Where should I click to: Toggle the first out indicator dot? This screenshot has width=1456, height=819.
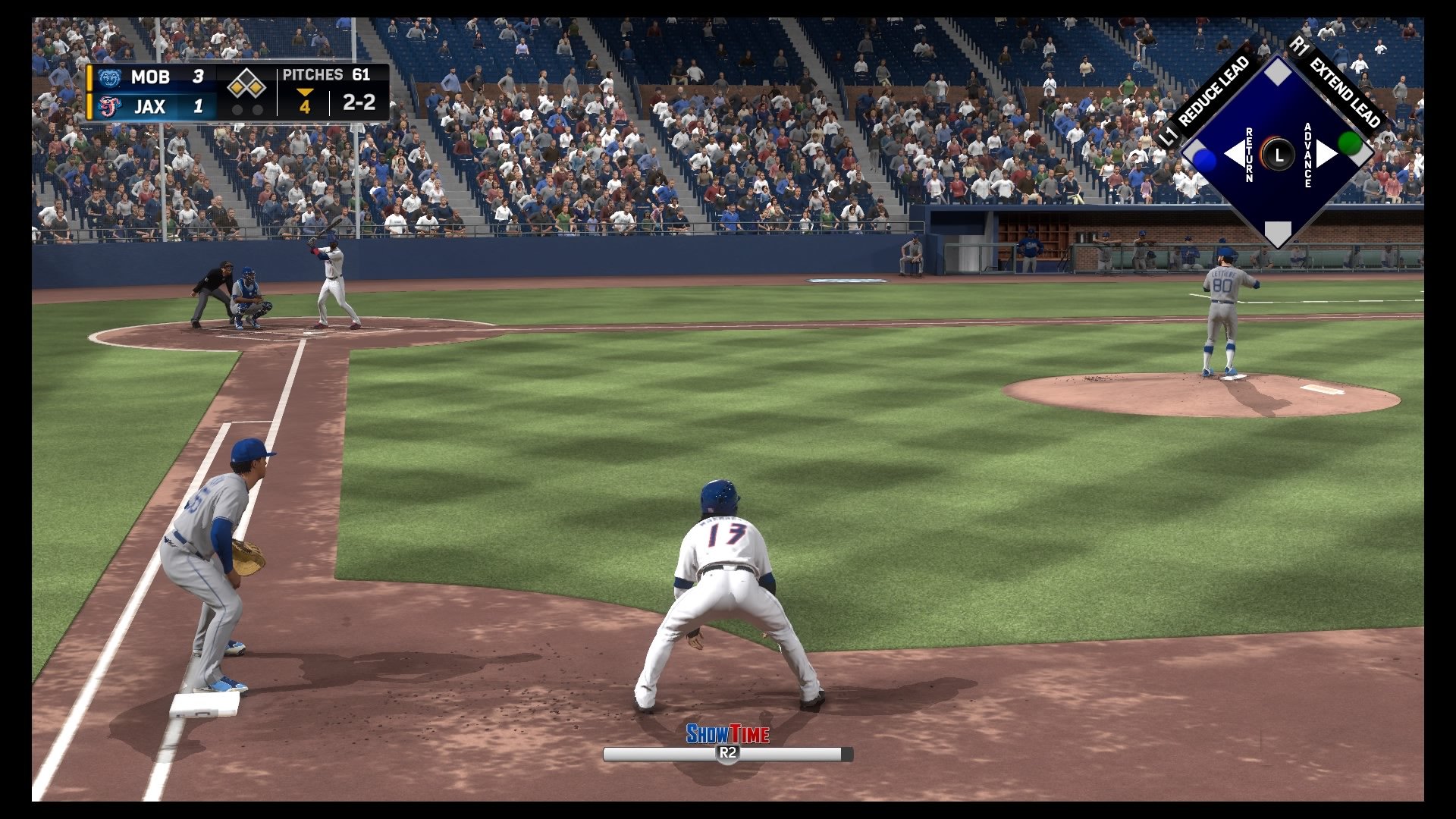(x=238, y=110)
